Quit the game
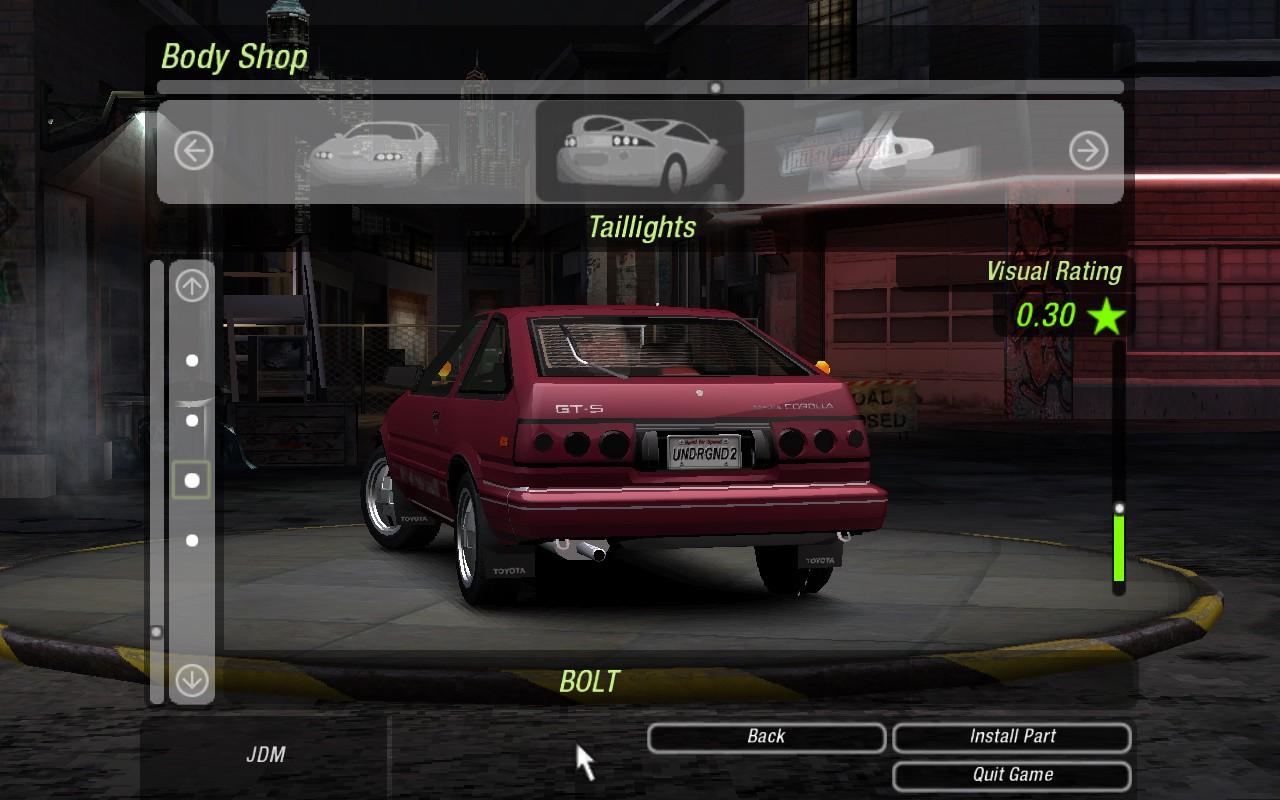Image resolution: width=1280 pixels, height=800 pixels. point(1012,775)
